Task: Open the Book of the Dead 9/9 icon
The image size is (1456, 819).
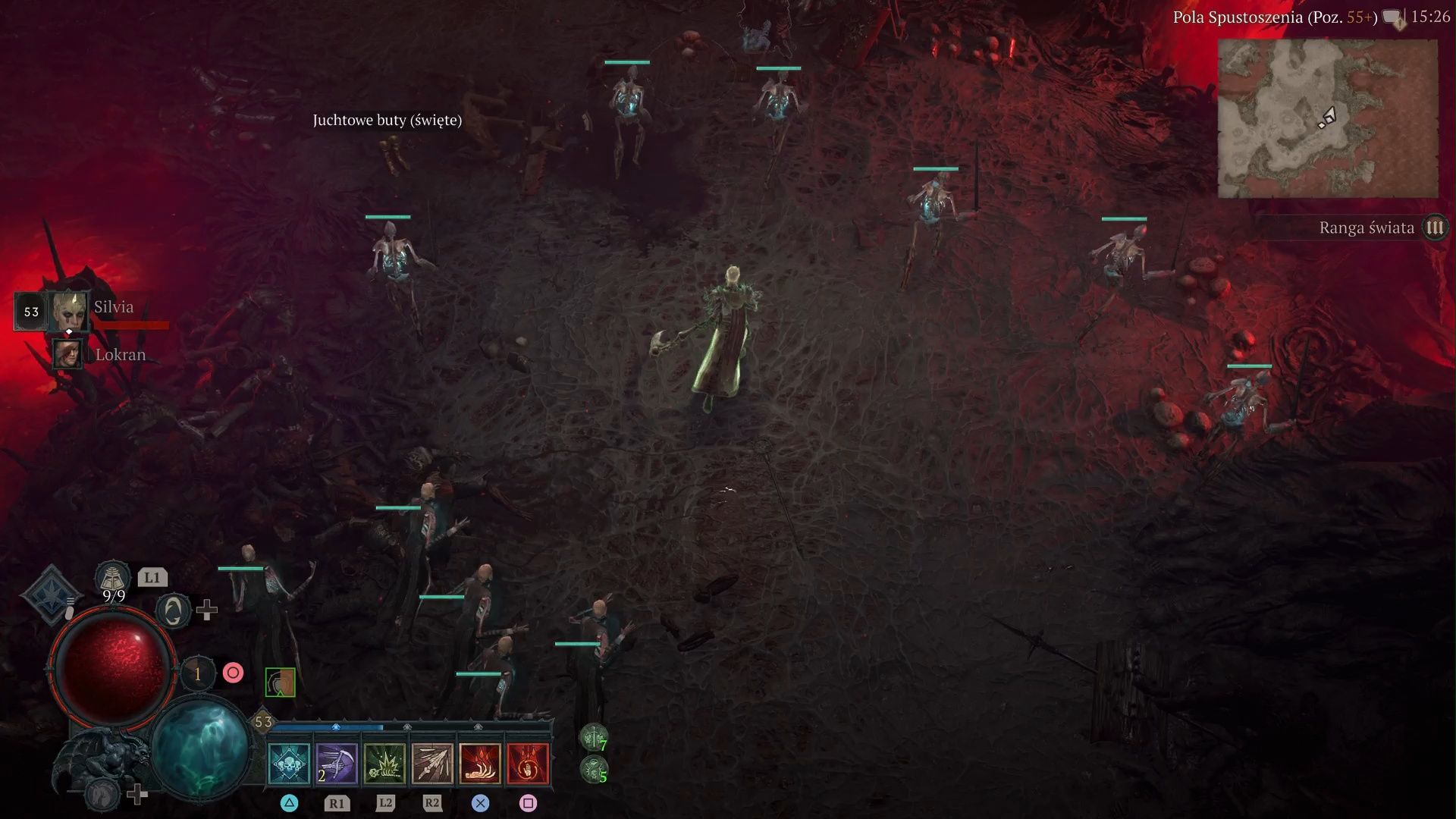Action: point(112,579)
